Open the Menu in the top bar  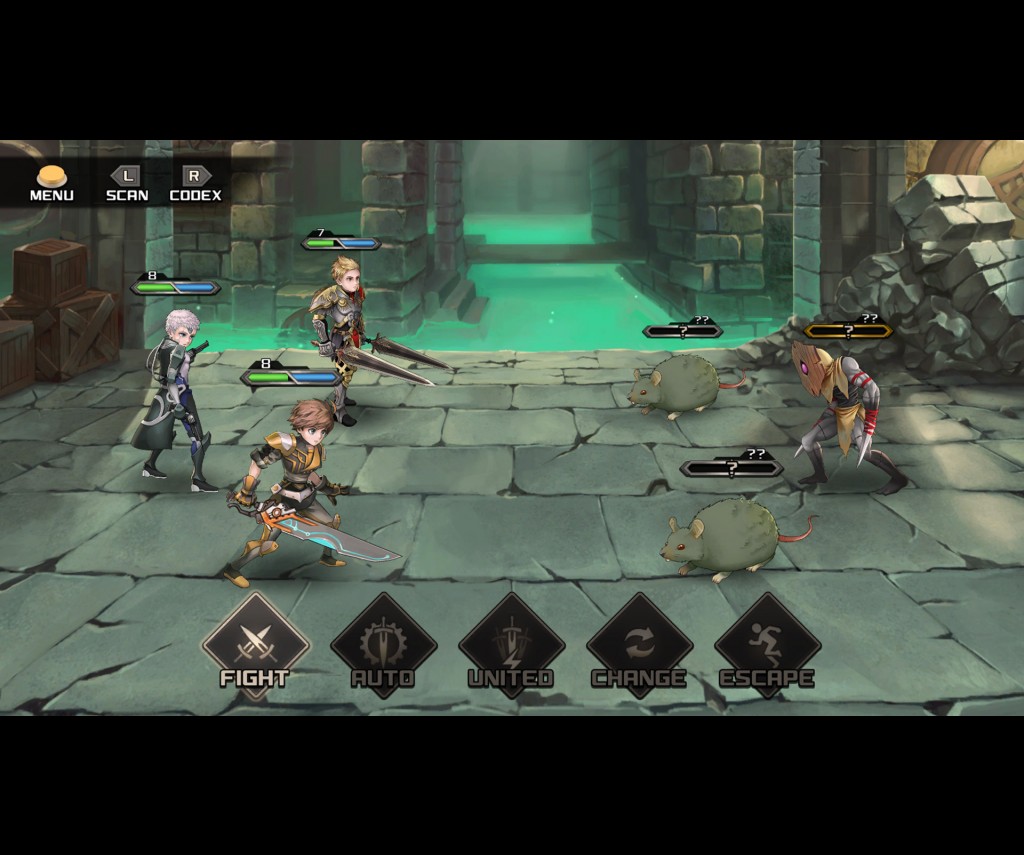click(x=52, y=184)
